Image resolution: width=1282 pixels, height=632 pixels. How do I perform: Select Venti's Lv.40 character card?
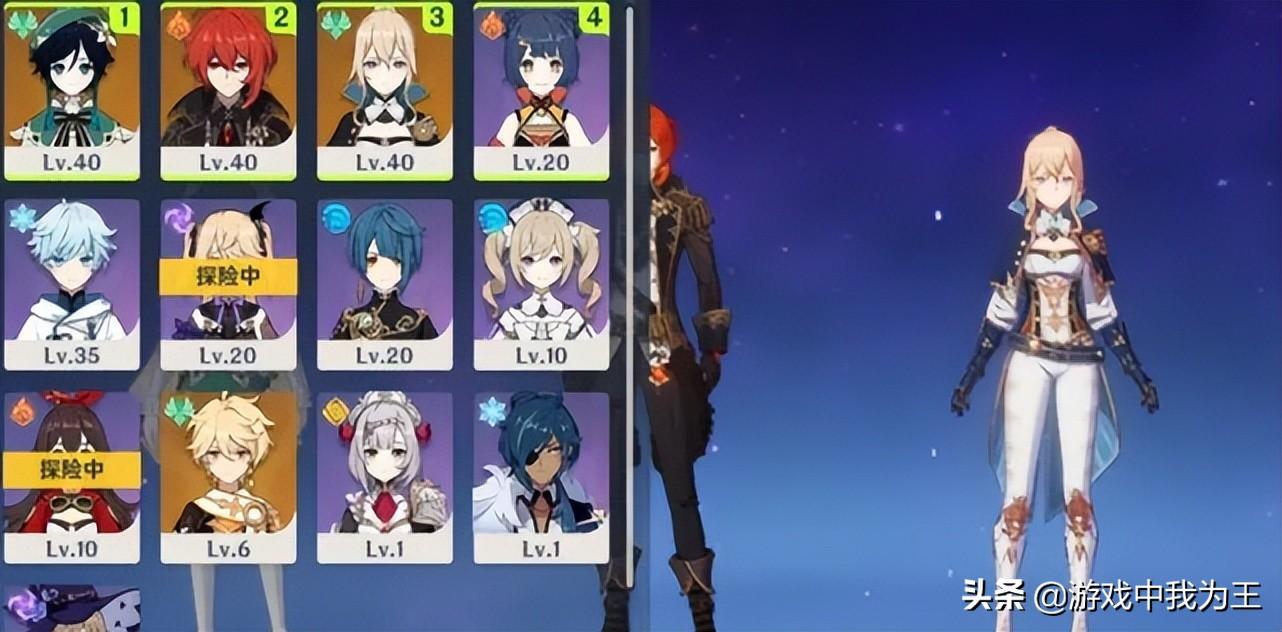(x=72, y=90)
